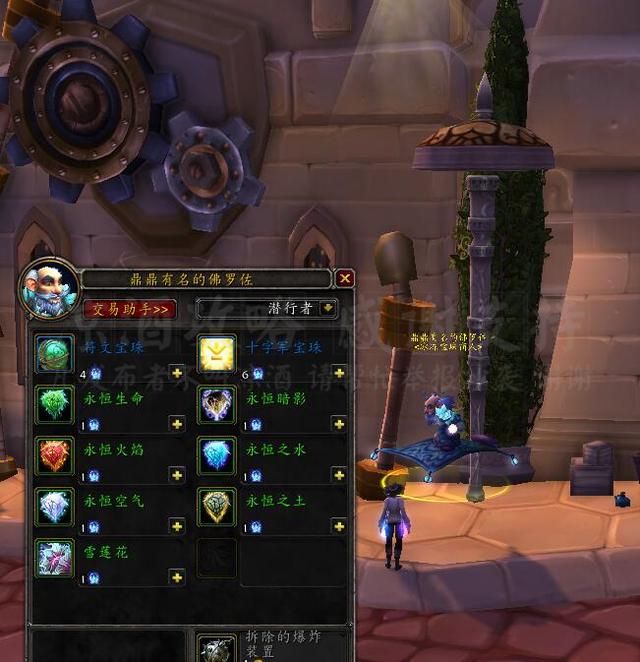Click the plus button for 永恒火焰

[177, 475]
